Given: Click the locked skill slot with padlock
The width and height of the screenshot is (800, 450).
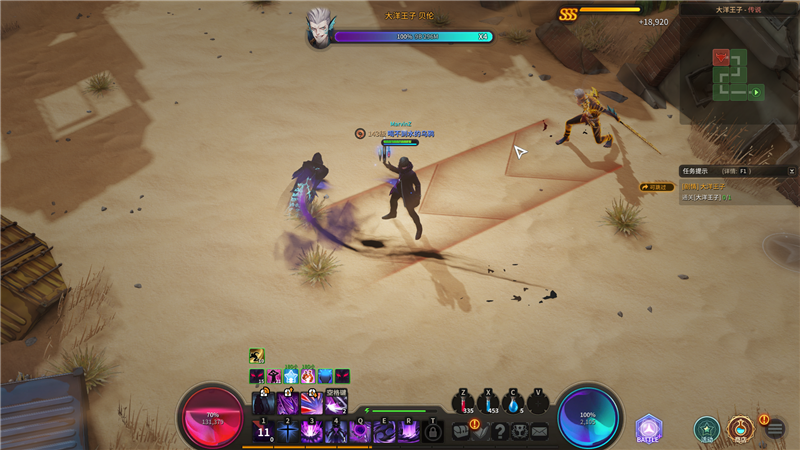Looking at the screenshot, I should pos(433,431).
